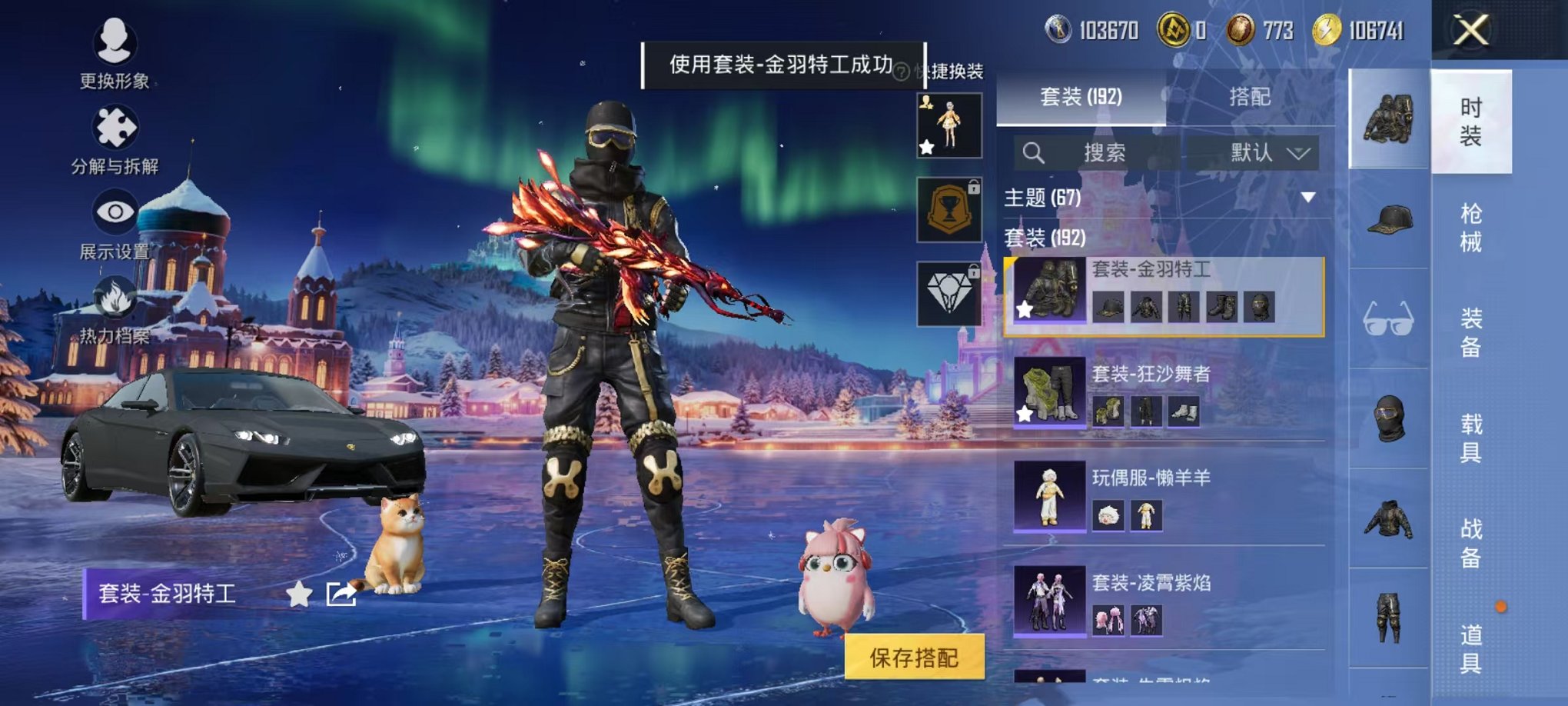Image resolution: width=1568 pixels, height=706 pixels.
Task: Open 展示设置 via the eye icon
Action: [x=115, y=210]
